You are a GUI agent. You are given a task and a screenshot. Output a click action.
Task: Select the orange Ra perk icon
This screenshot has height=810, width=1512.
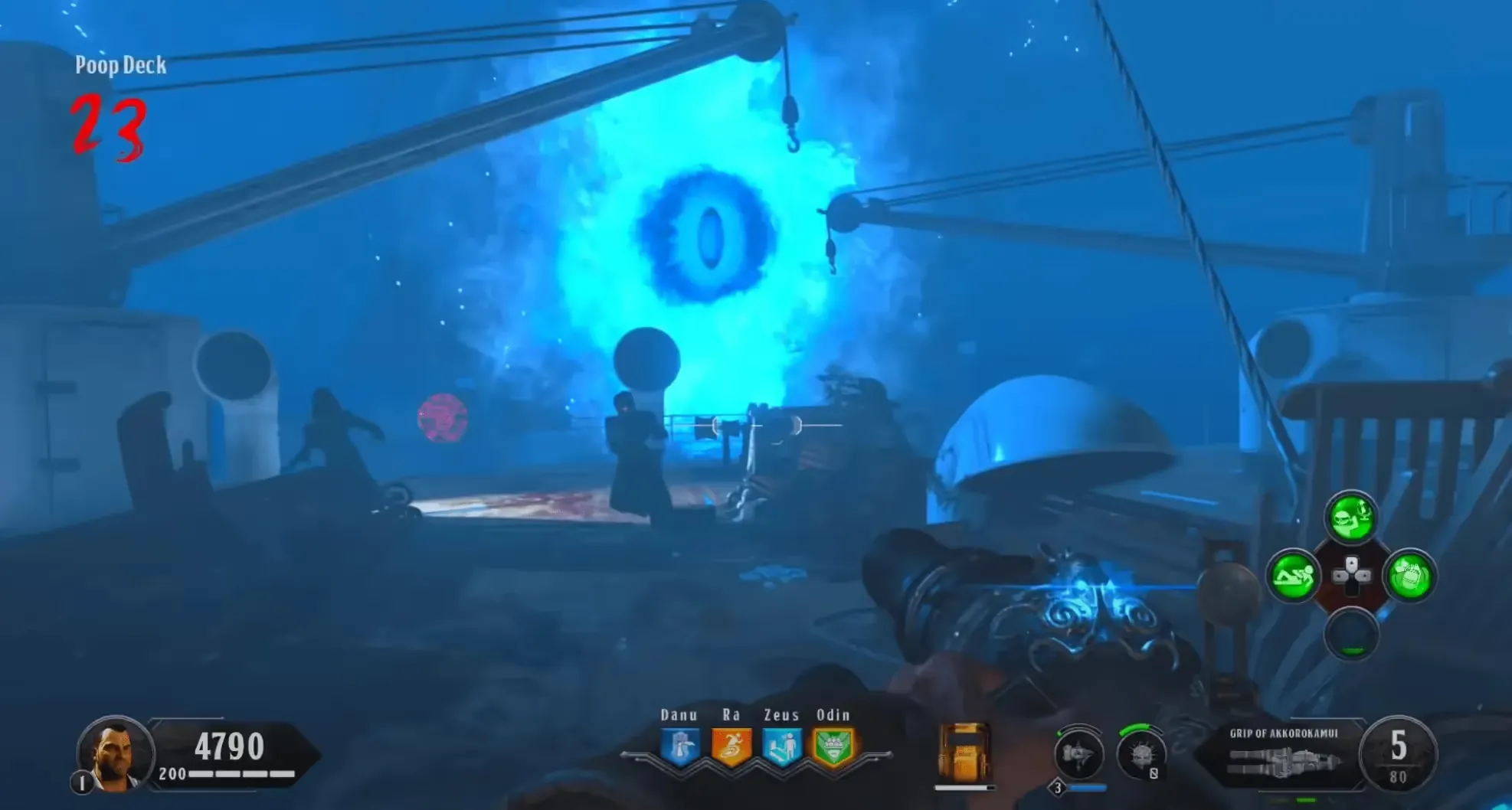tap(730, 746)
